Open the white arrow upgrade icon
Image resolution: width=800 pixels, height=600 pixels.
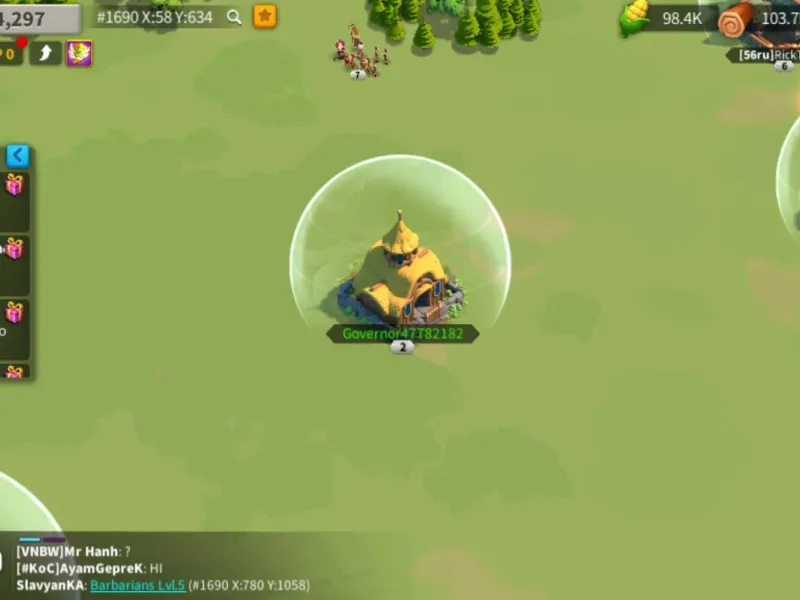point(45,53)
